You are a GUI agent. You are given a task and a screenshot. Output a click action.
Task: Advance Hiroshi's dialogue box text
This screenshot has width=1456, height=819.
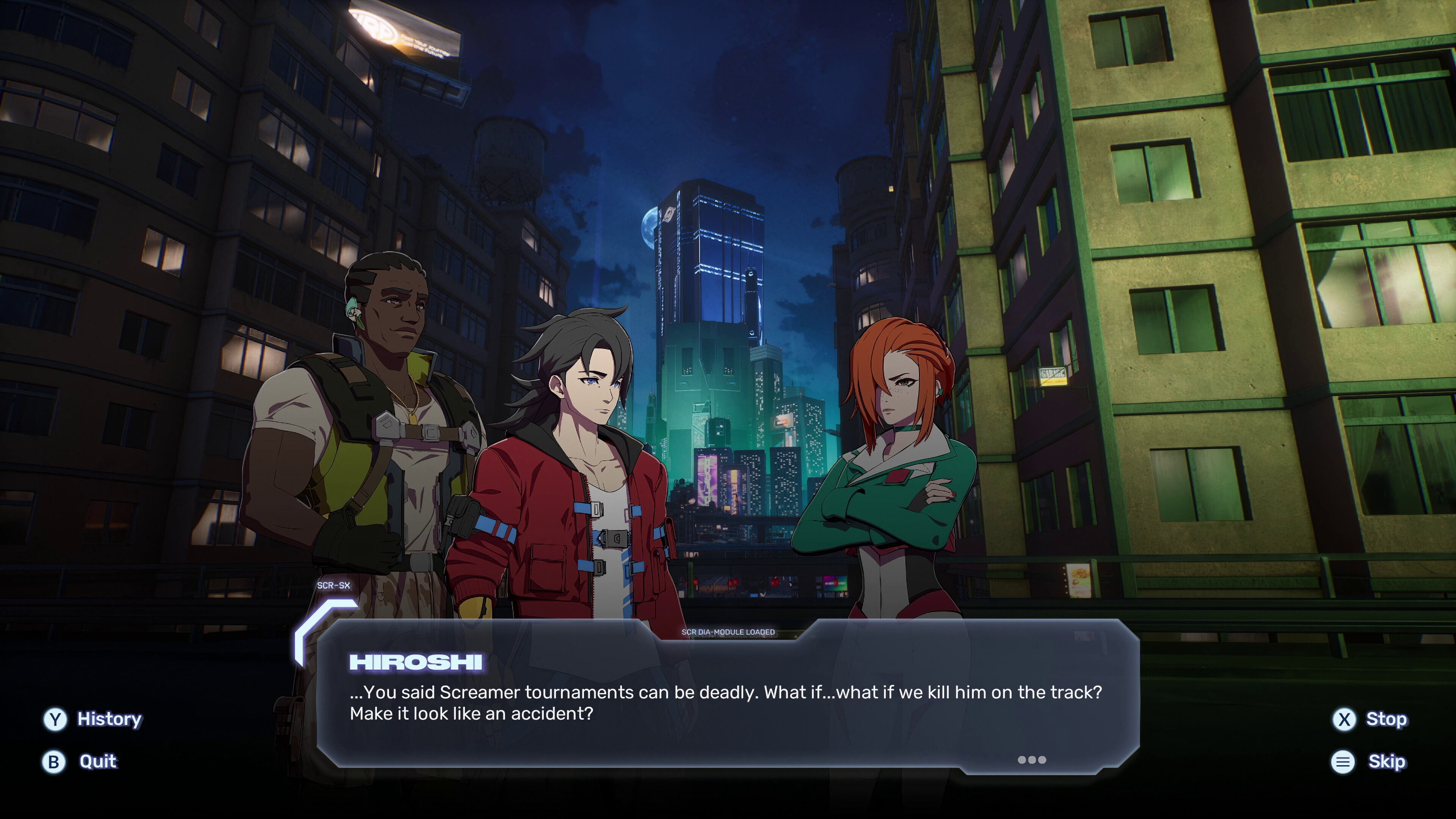pyautogui.click(x=1031, y=759)
